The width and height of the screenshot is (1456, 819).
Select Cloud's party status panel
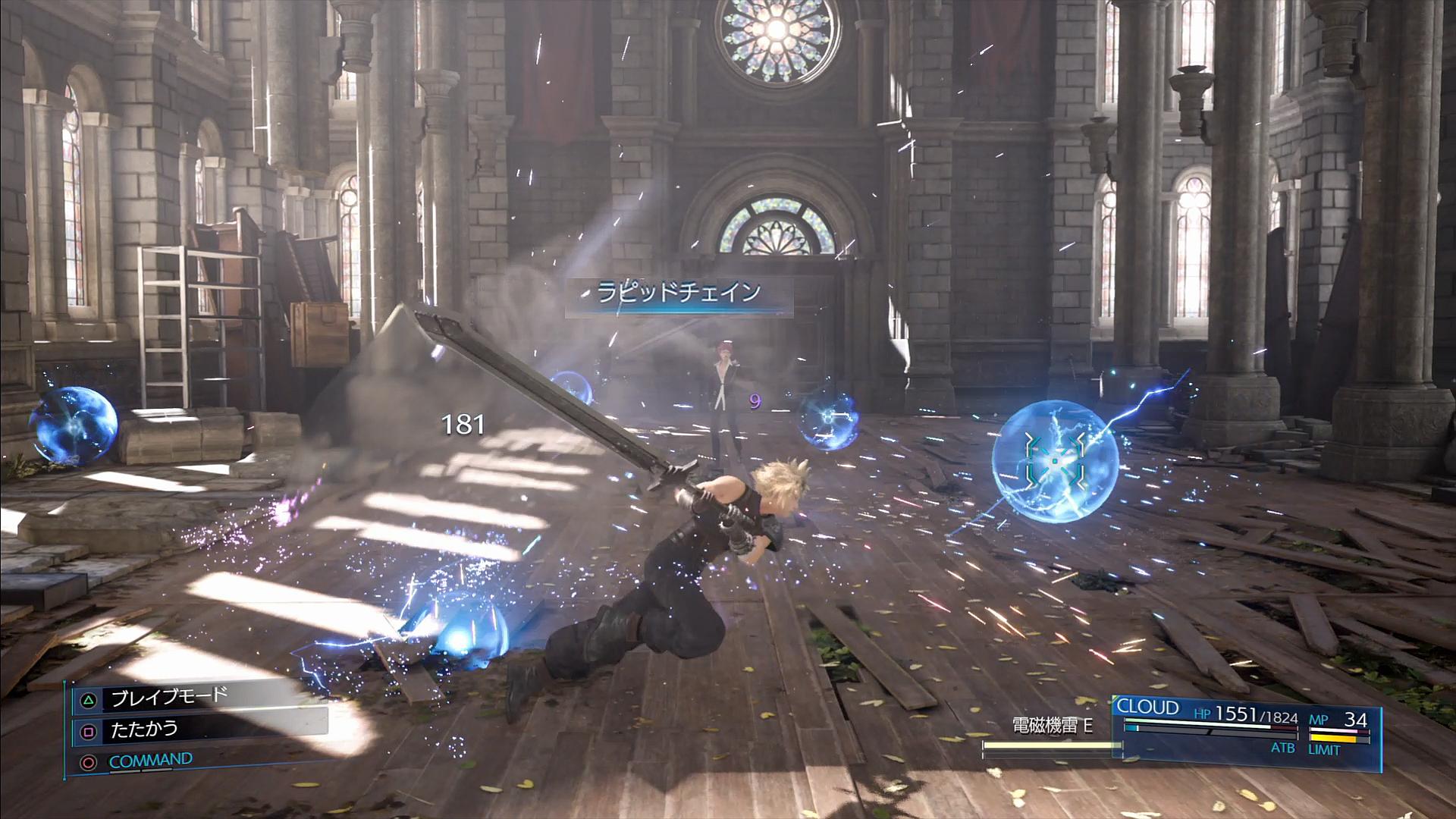coord(1245,731)
